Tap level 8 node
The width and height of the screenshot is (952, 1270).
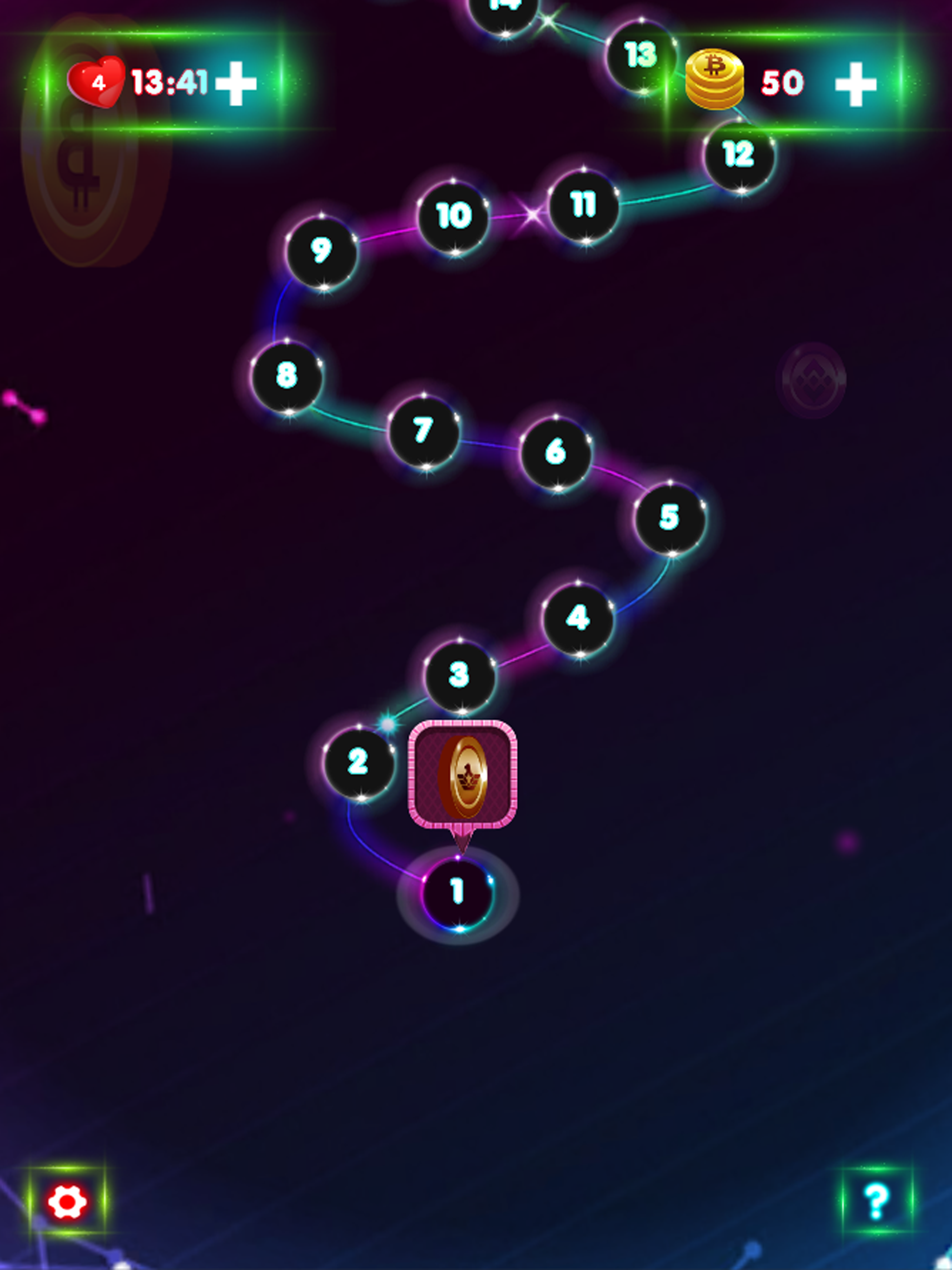click(x=287, y=376)
